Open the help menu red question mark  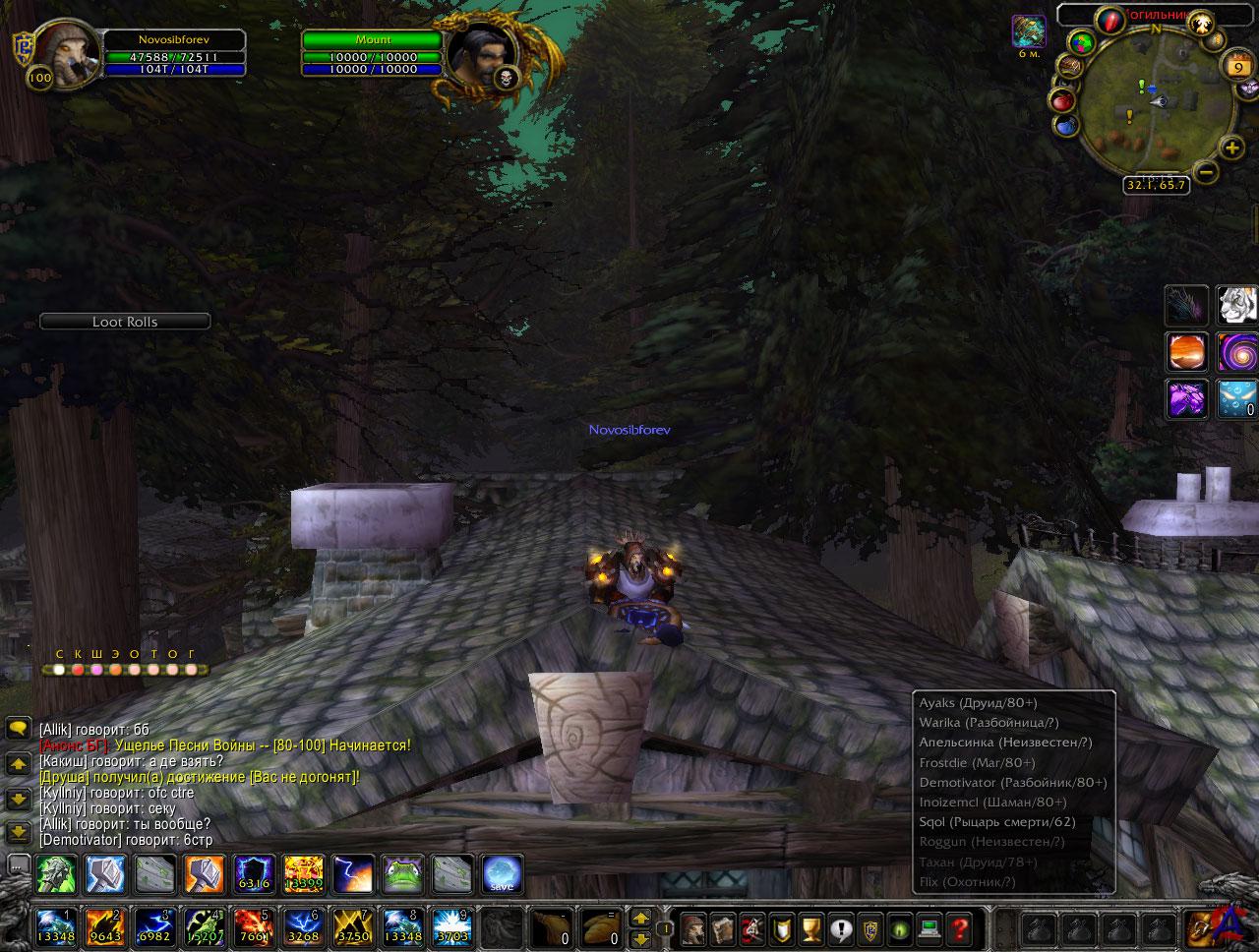(958, 928)
